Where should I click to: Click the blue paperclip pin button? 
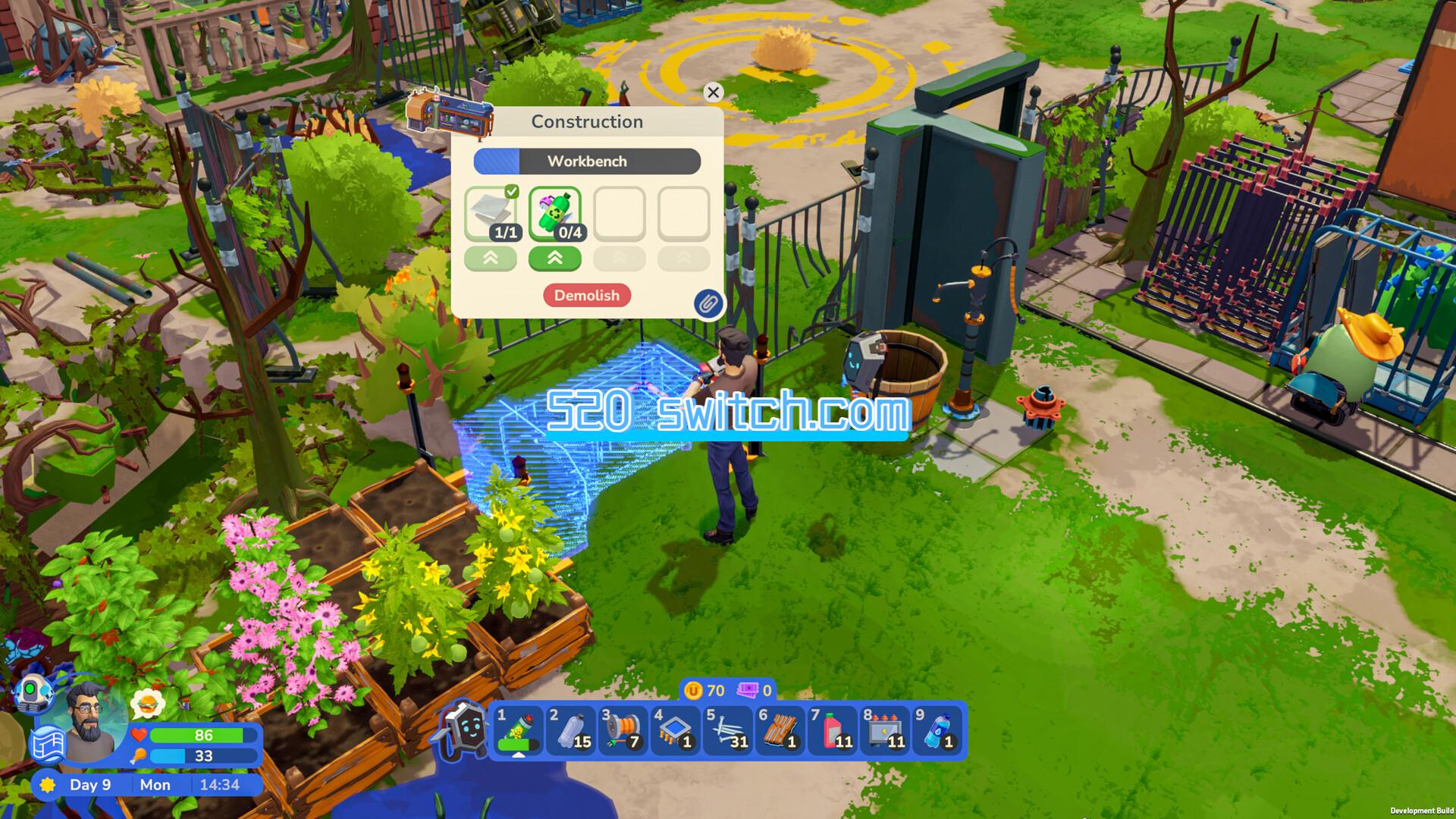coord(708,304)
